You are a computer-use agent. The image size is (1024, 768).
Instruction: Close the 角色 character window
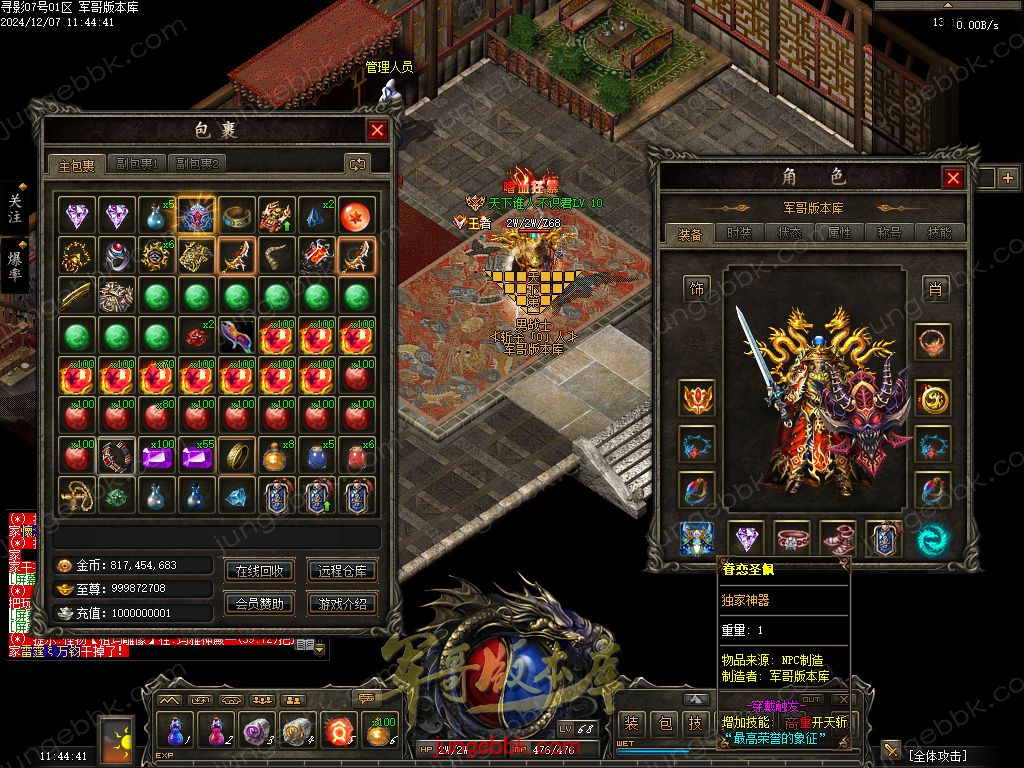(x=953, y=178)
